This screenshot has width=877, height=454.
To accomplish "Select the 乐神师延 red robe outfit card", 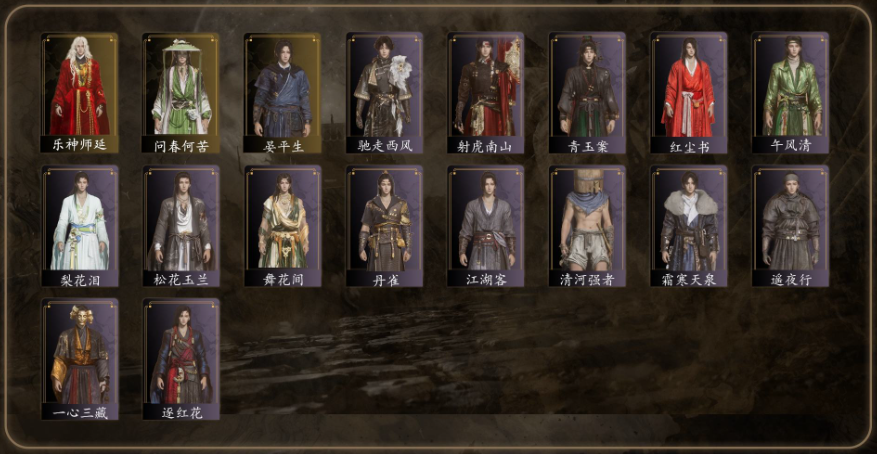I will [79, 93].
